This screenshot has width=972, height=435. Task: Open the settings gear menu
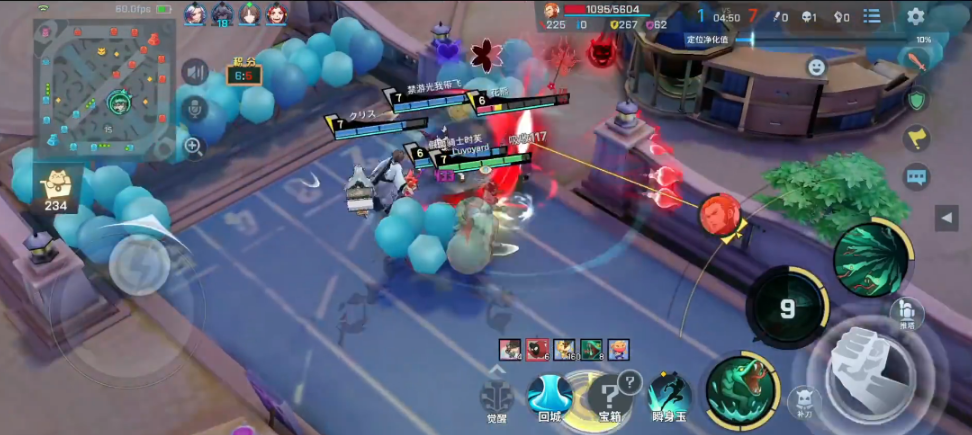click(915, 16)
